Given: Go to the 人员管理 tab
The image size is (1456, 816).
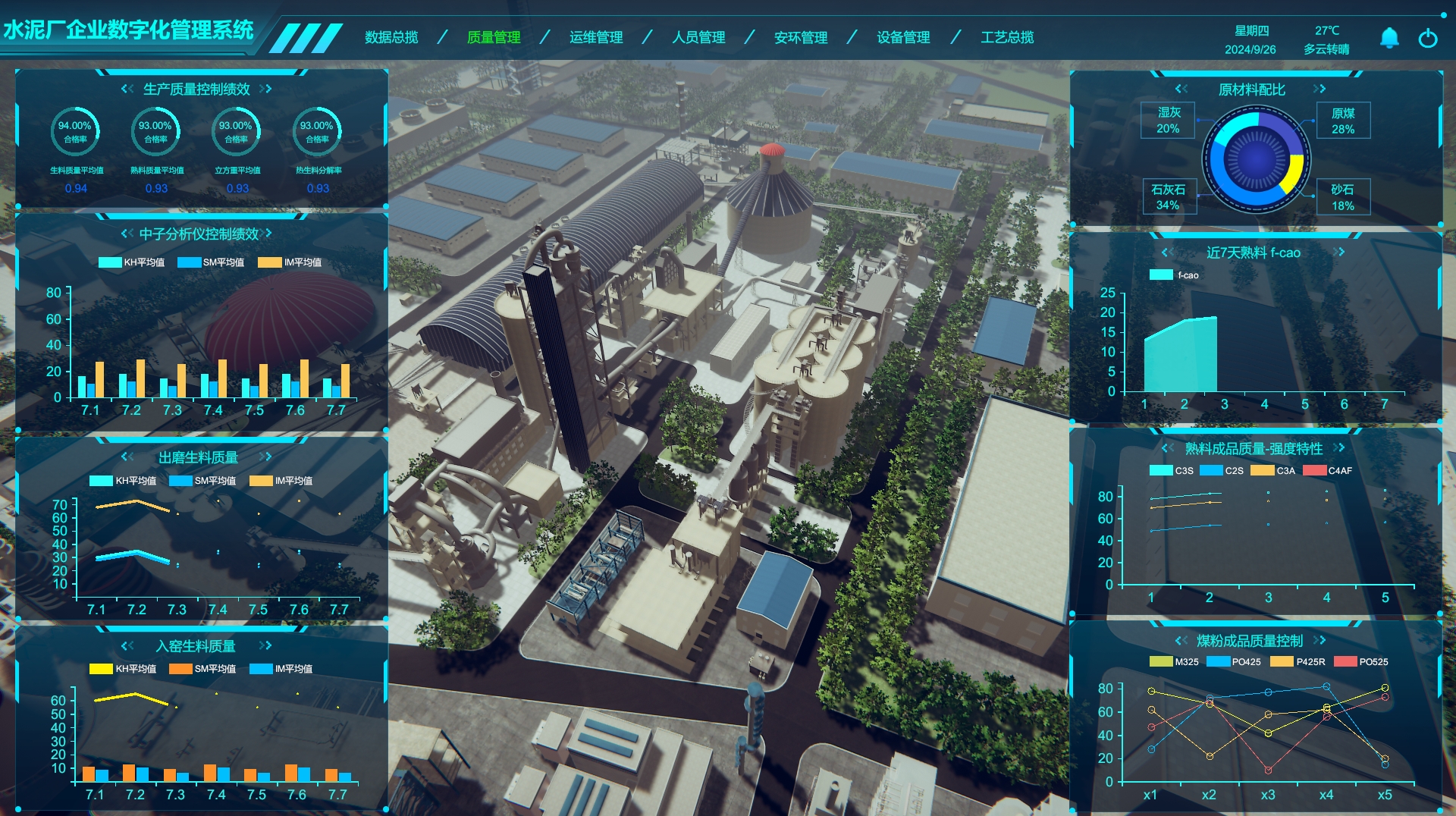Looking at the screenshot, I should (698, 37).
